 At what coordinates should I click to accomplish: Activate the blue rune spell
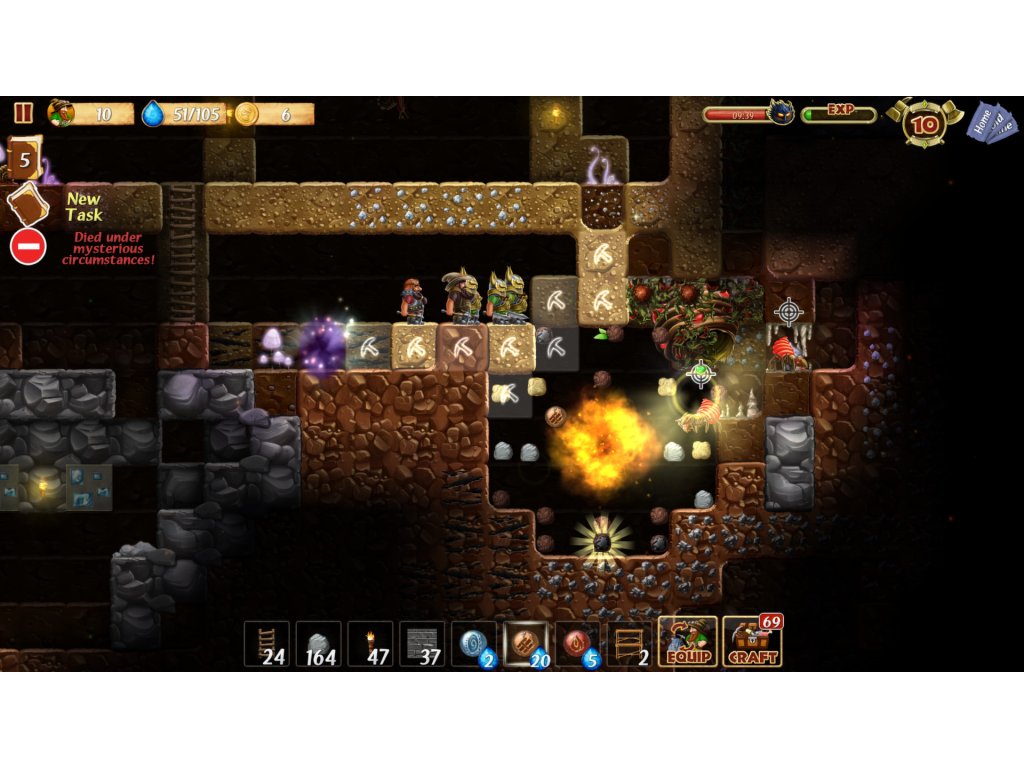(473, 644)
